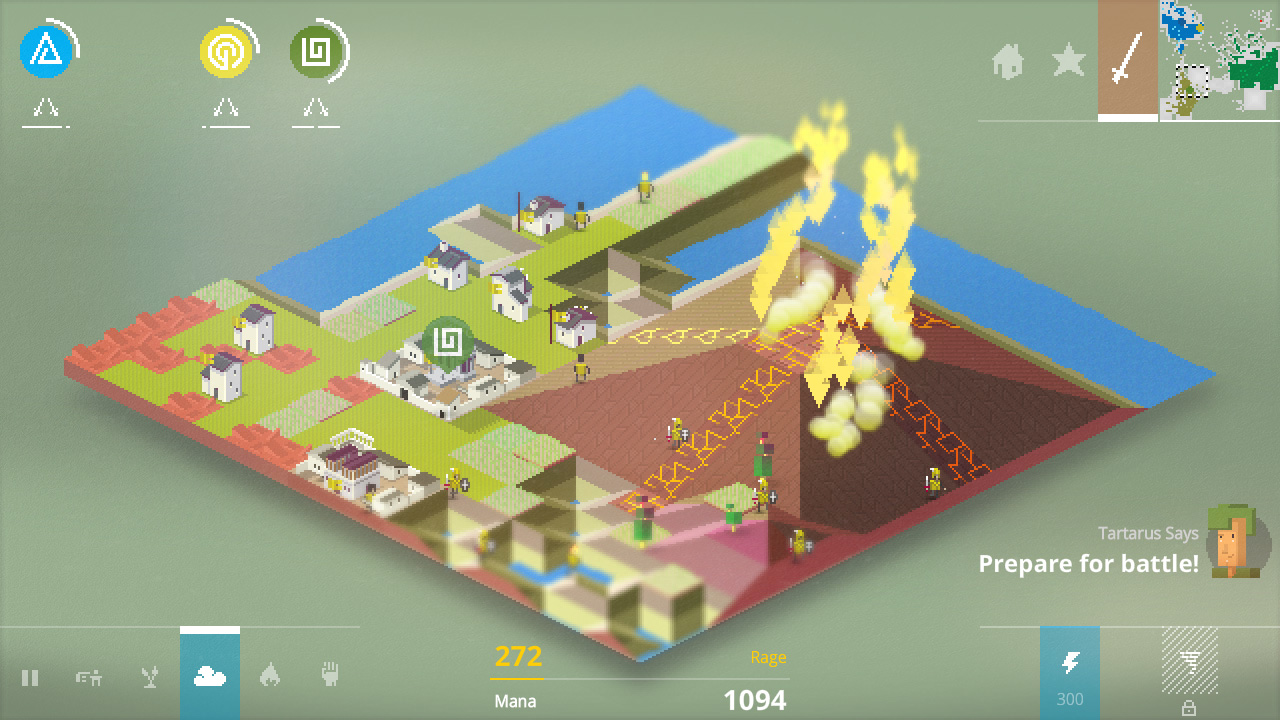Switch to the house tab
1280x720 pixels.
coord(1010,62)
